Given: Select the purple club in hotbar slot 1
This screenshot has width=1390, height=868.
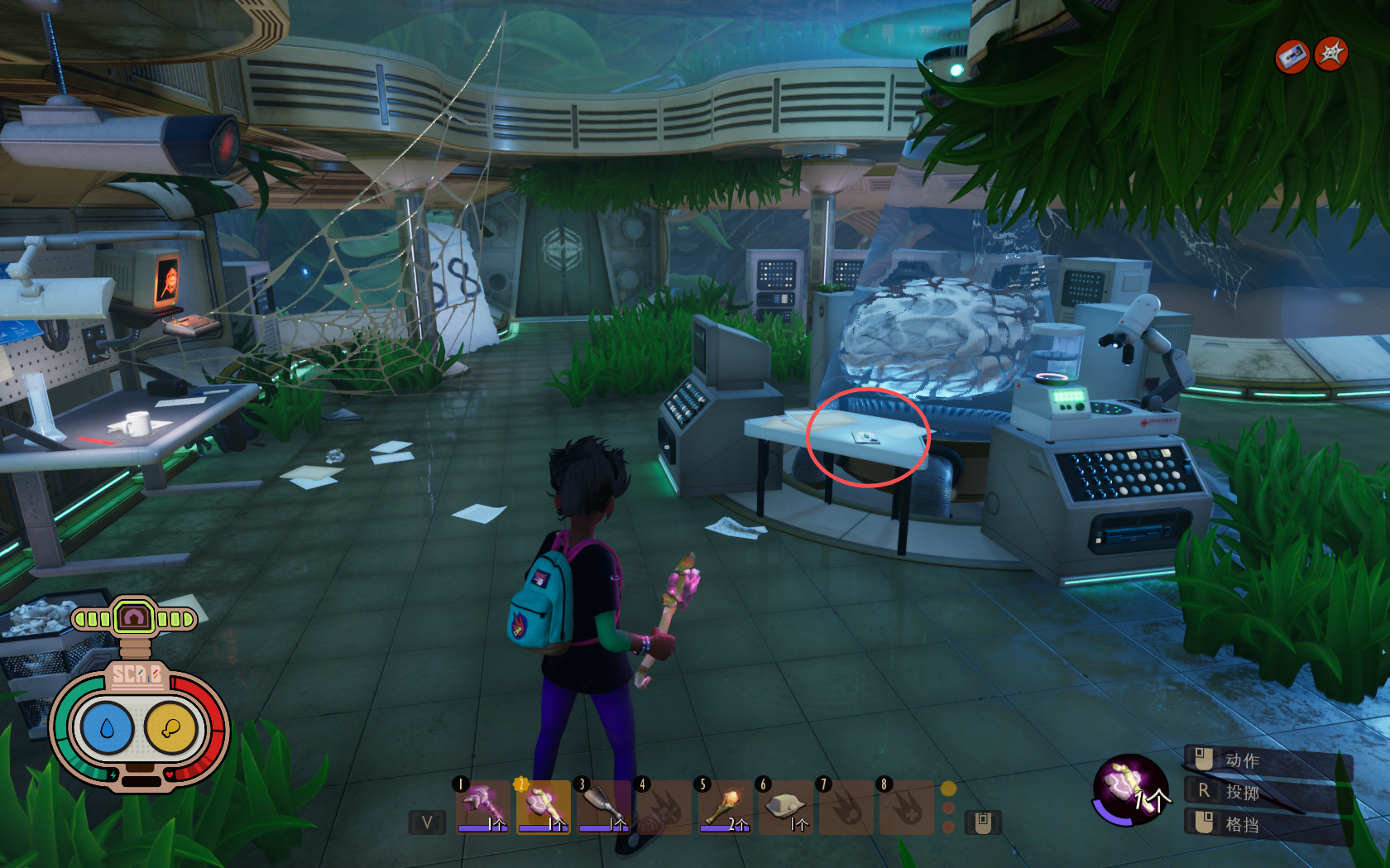Looking at the screenshot, I should coord(482,806).
